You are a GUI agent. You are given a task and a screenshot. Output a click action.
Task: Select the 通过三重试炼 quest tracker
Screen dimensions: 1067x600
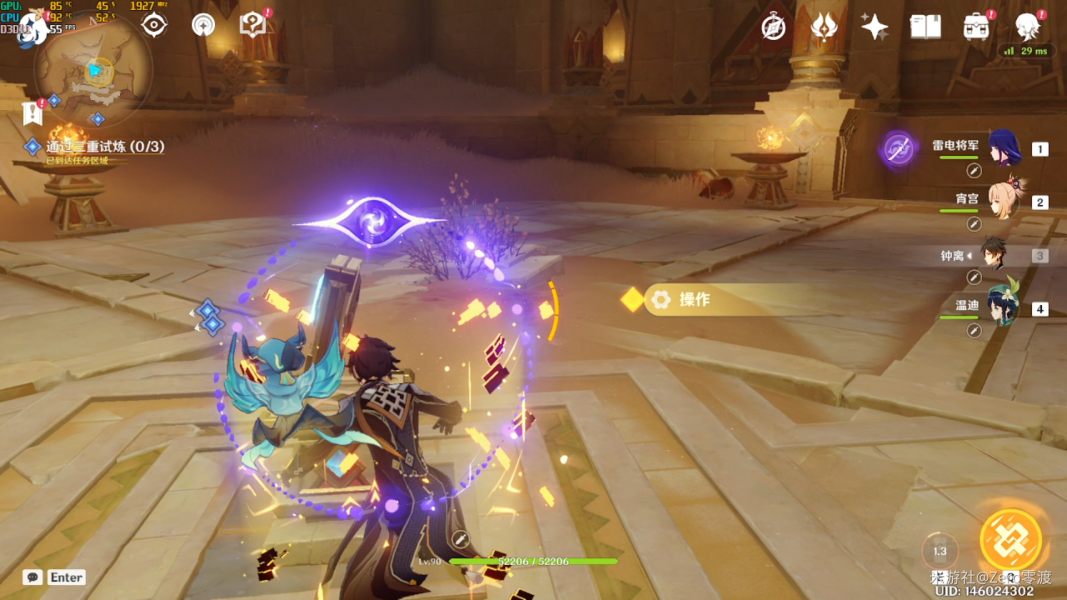tap(104, 147)
